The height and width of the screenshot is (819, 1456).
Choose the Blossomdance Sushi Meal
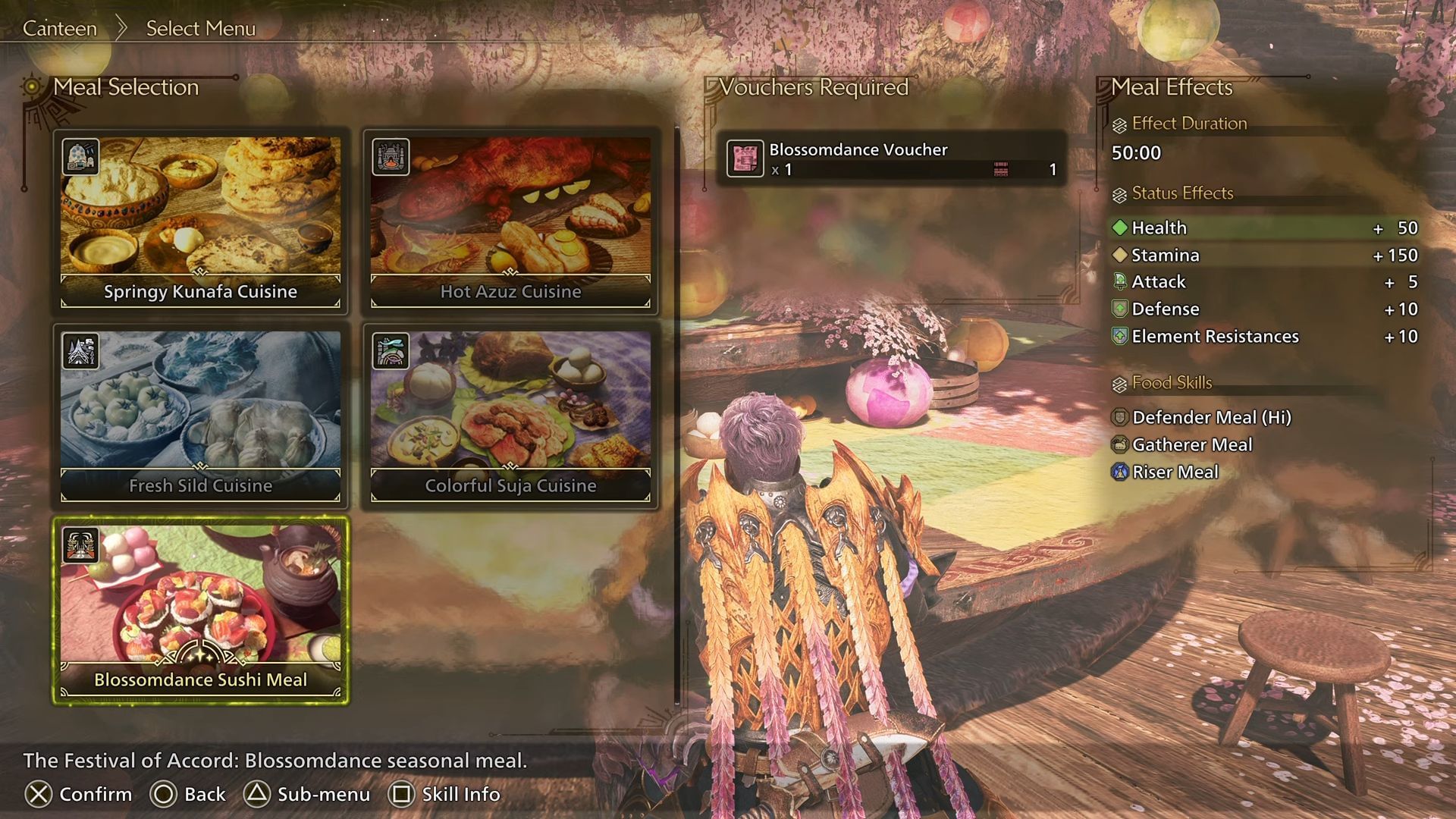(x=200, y=610)
